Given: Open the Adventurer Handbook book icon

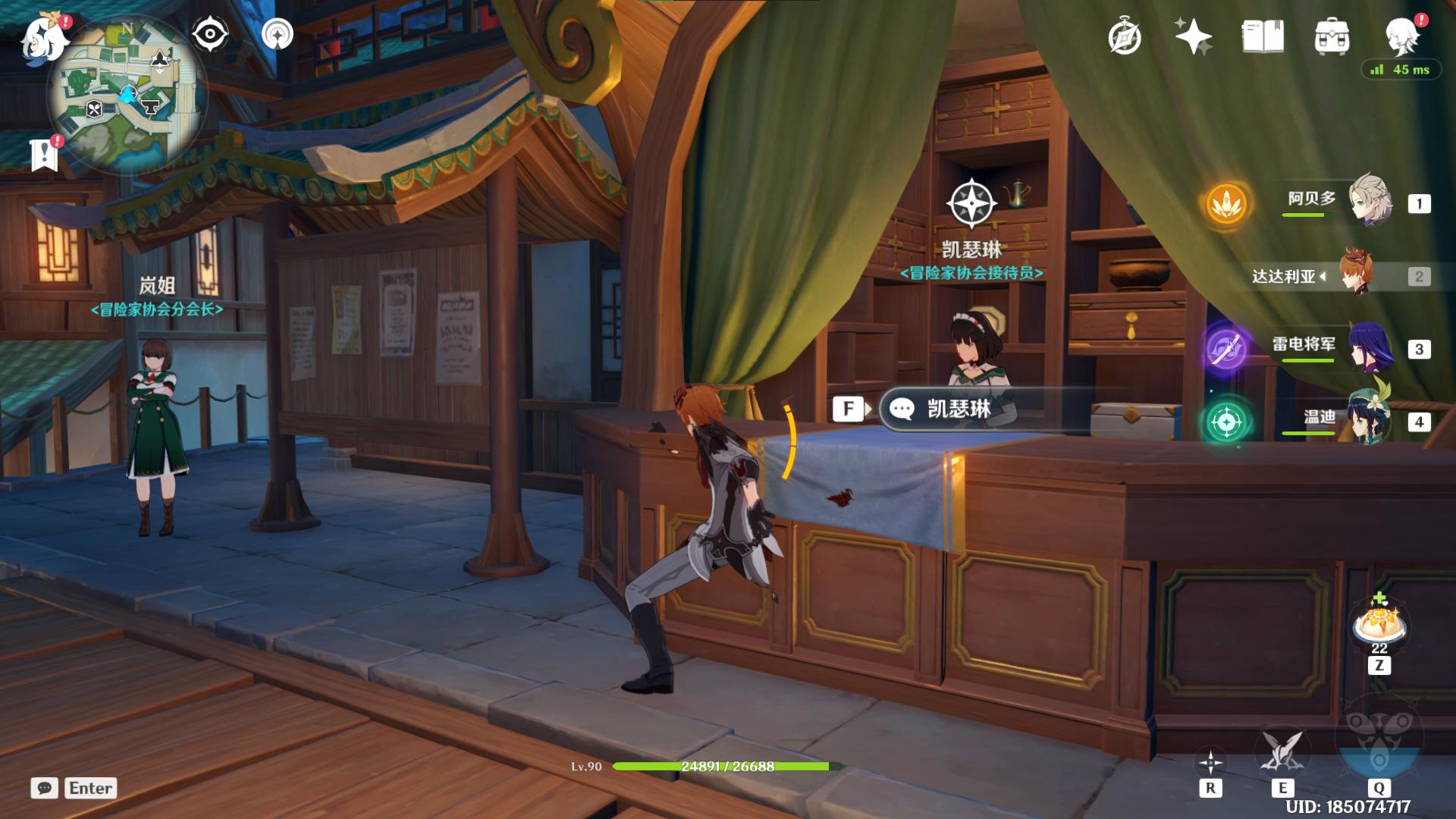Looking at the screenshot, I should pyautogui.click(x=1263, y=36).
